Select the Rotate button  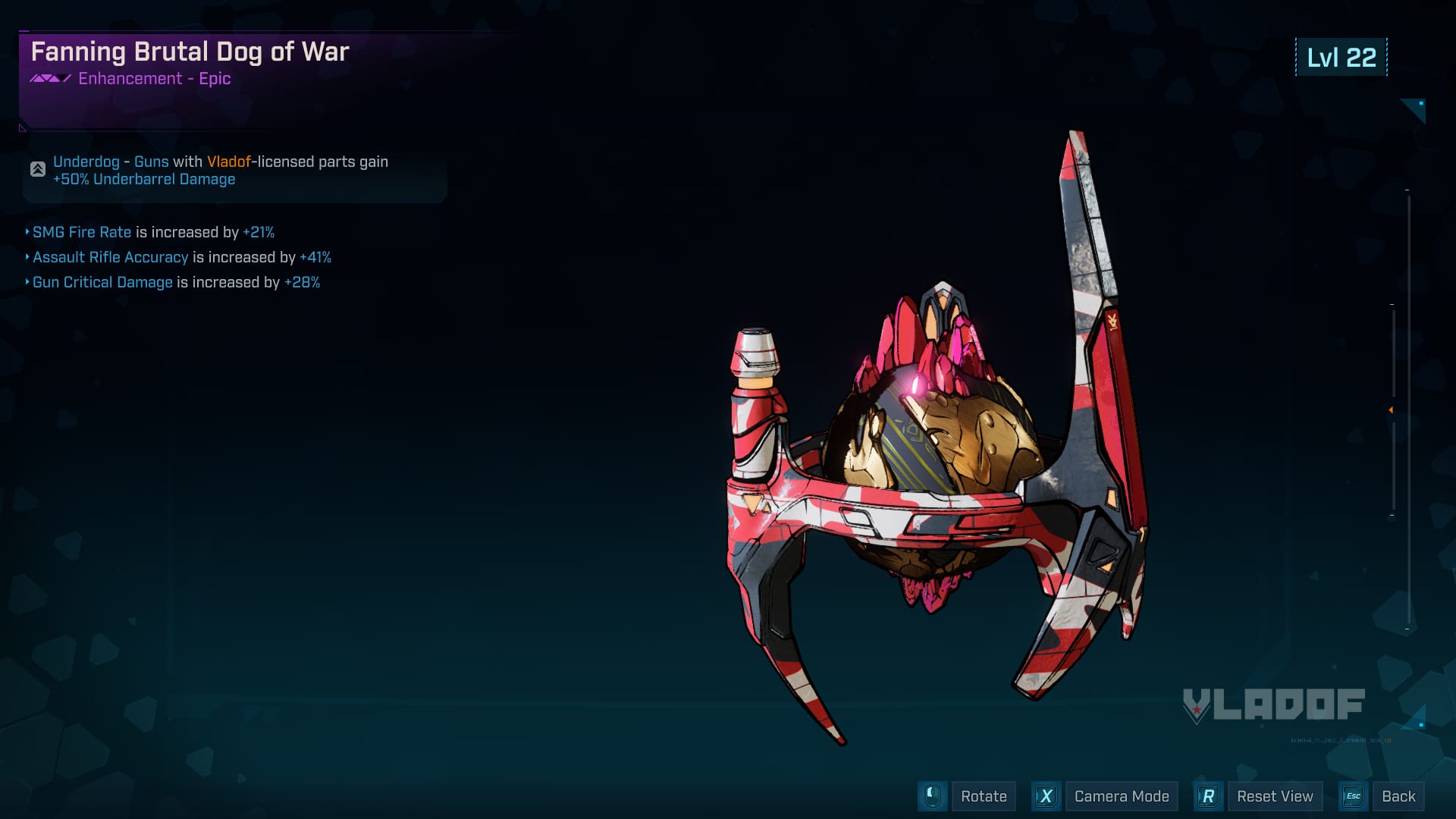click(983, 796)
